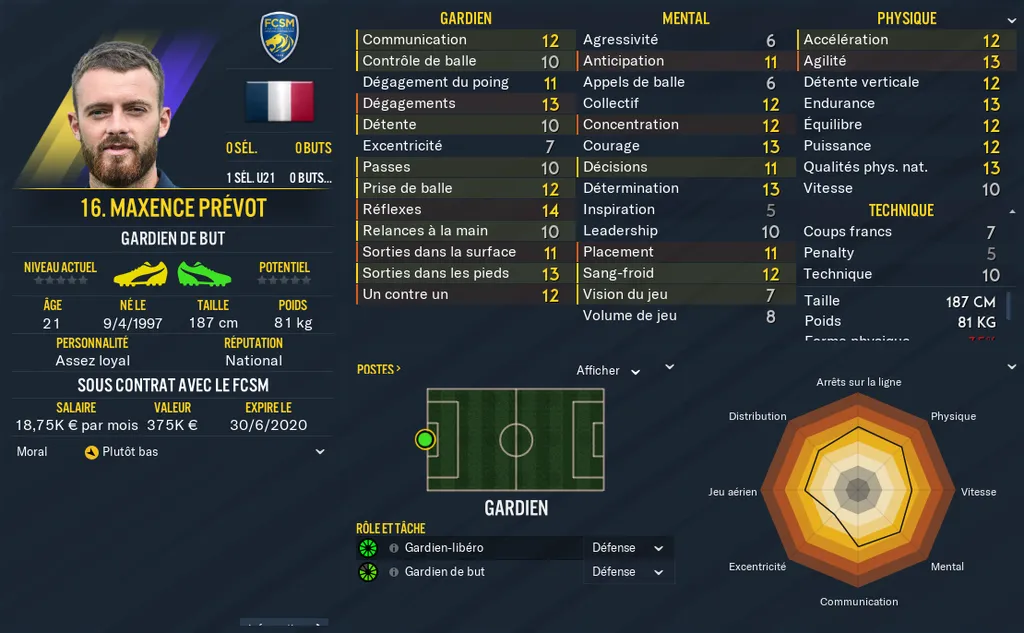1024x633 pixels.
Task: Click the Réflexes goalkeeper attribute row
Action: pyautogui.click(x=459, y=210)
